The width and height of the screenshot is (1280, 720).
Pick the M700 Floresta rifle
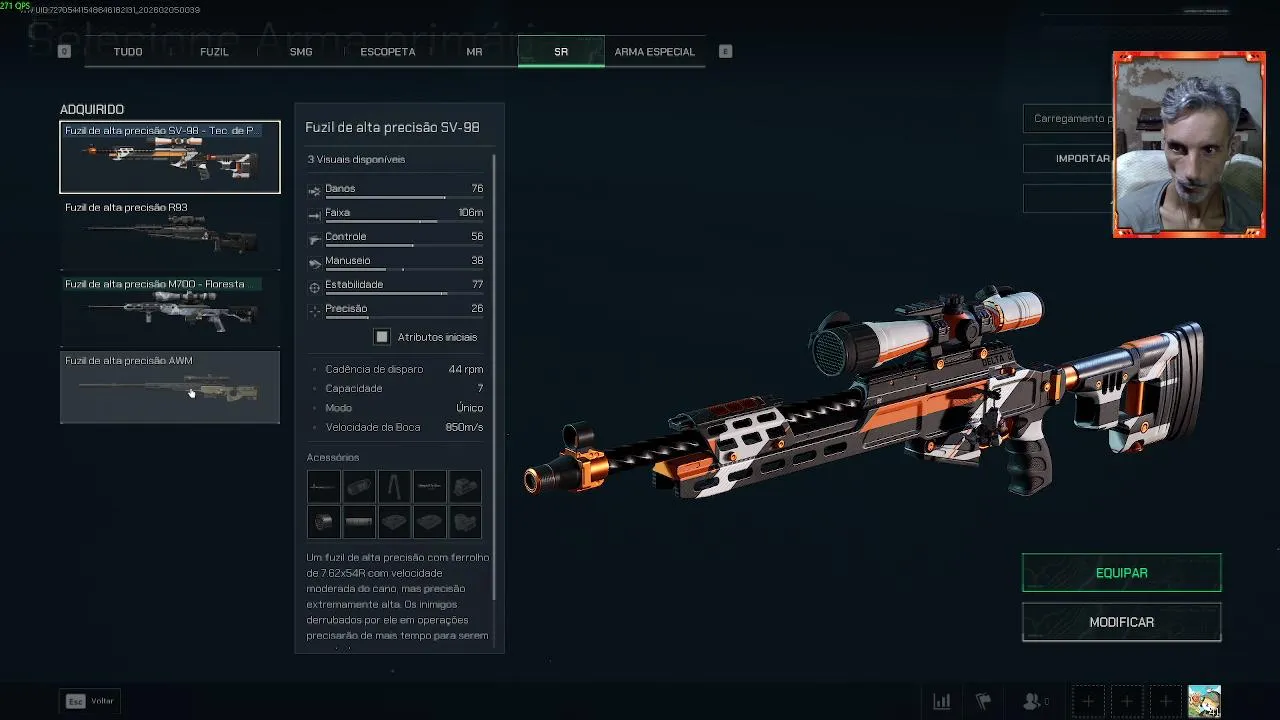pos(170,310)
